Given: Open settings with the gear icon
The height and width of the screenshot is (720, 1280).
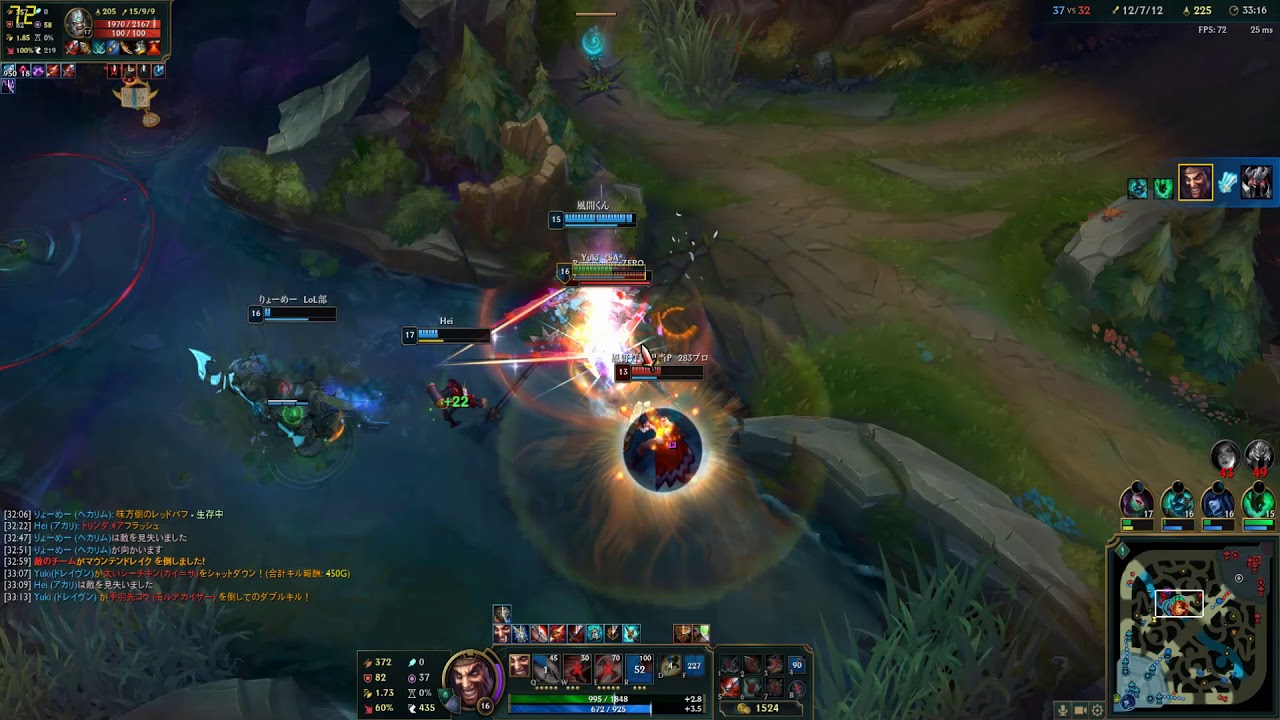Looking at the screenshot, I should coord(1097,710).
